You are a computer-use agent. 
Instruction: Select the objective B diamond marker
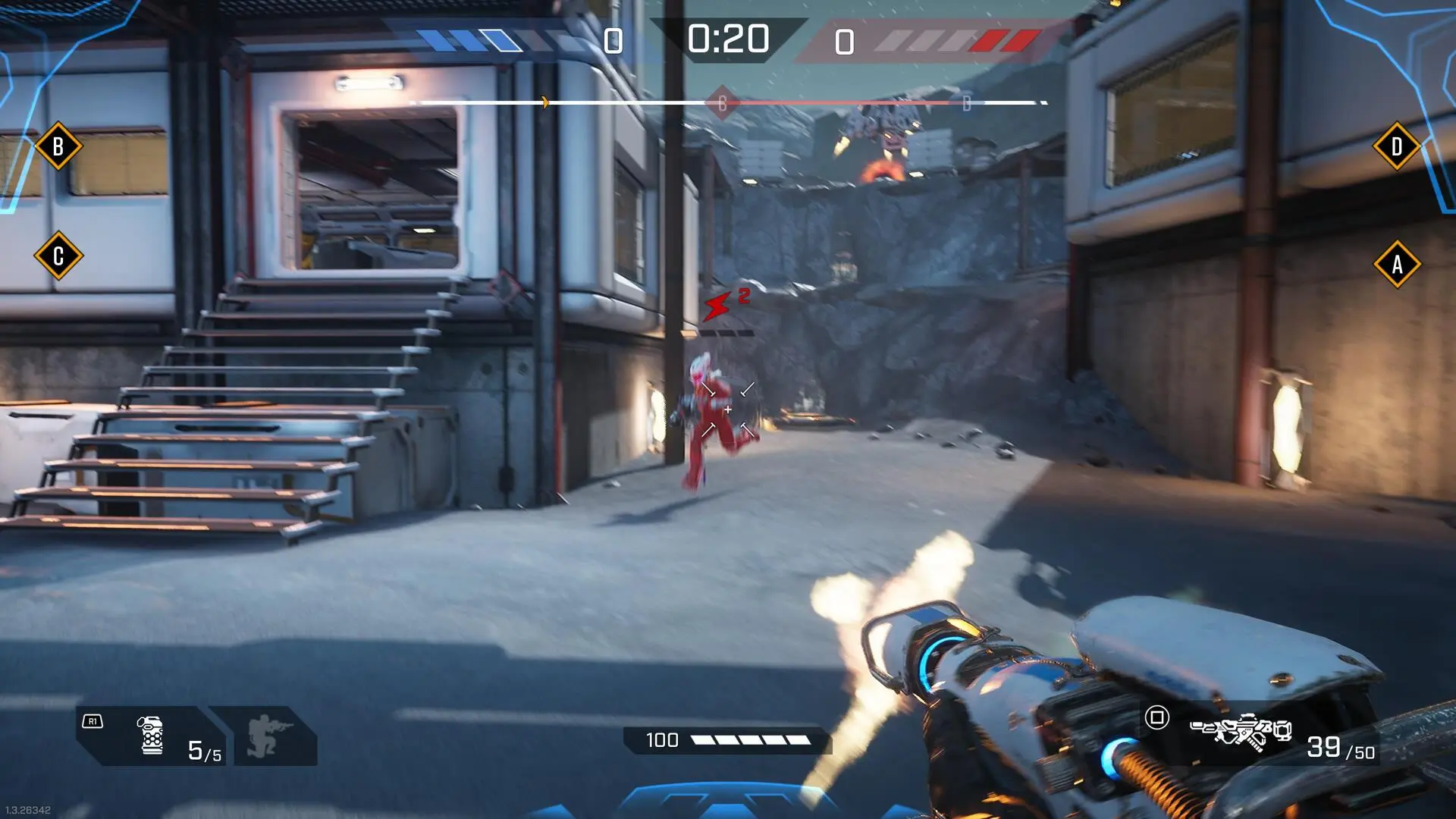58,146
